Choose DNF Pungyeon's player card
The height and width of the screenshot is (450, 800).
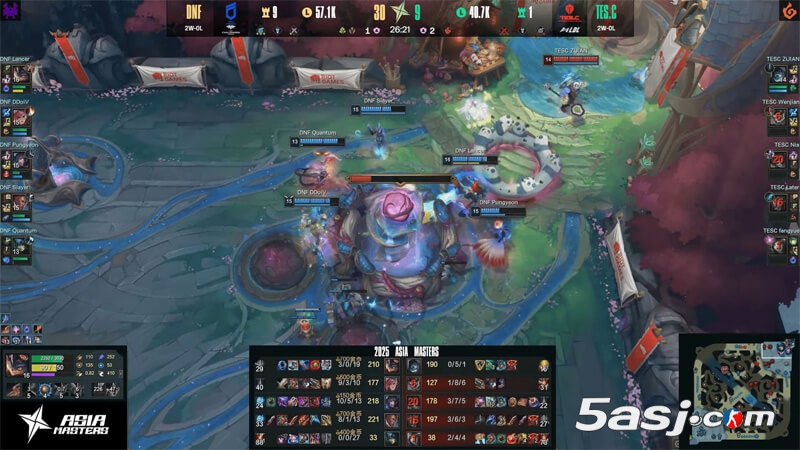pyautogui.click(x=19, y=158)
